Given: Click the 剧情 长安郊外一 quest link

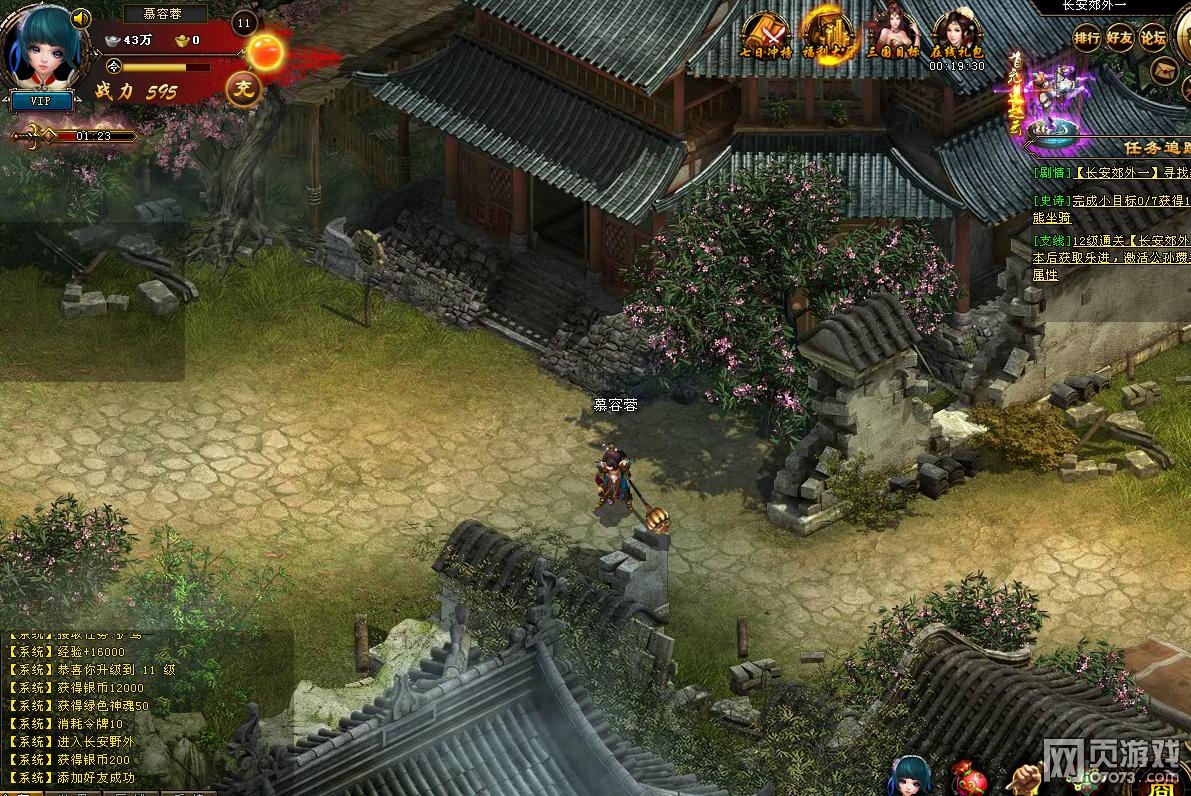Looking at the screenshot, I should [x=1129, y=172].
